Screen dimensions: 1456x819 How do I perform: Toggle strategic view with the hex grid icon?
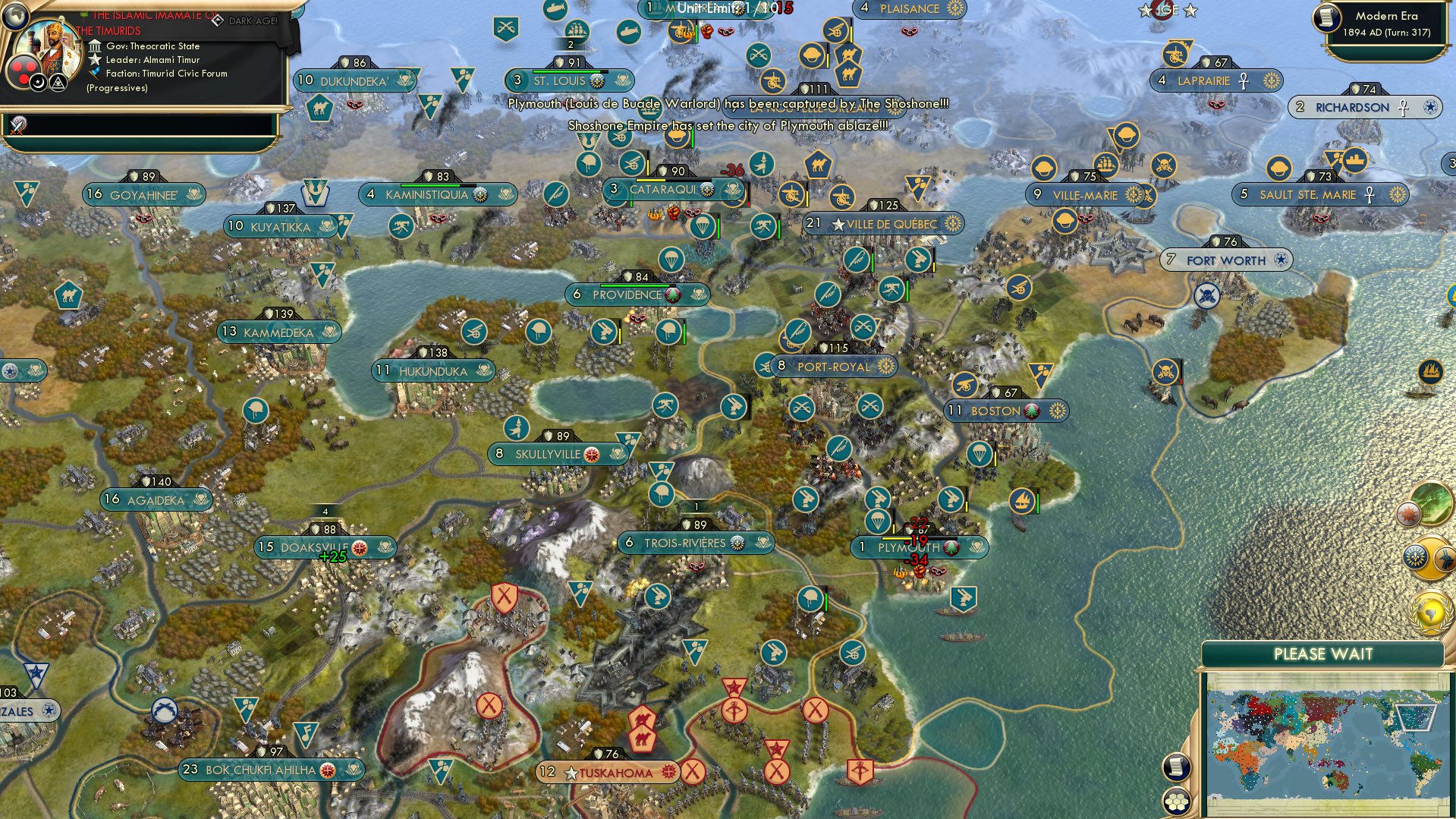[1175, 802]
